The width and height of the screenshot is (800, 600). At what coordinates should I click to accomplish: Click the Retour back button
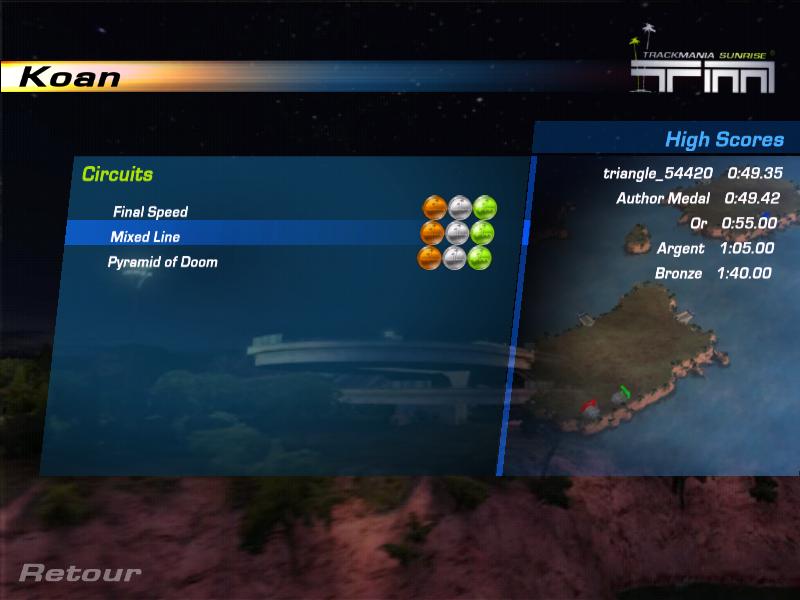tap(80, 574)
